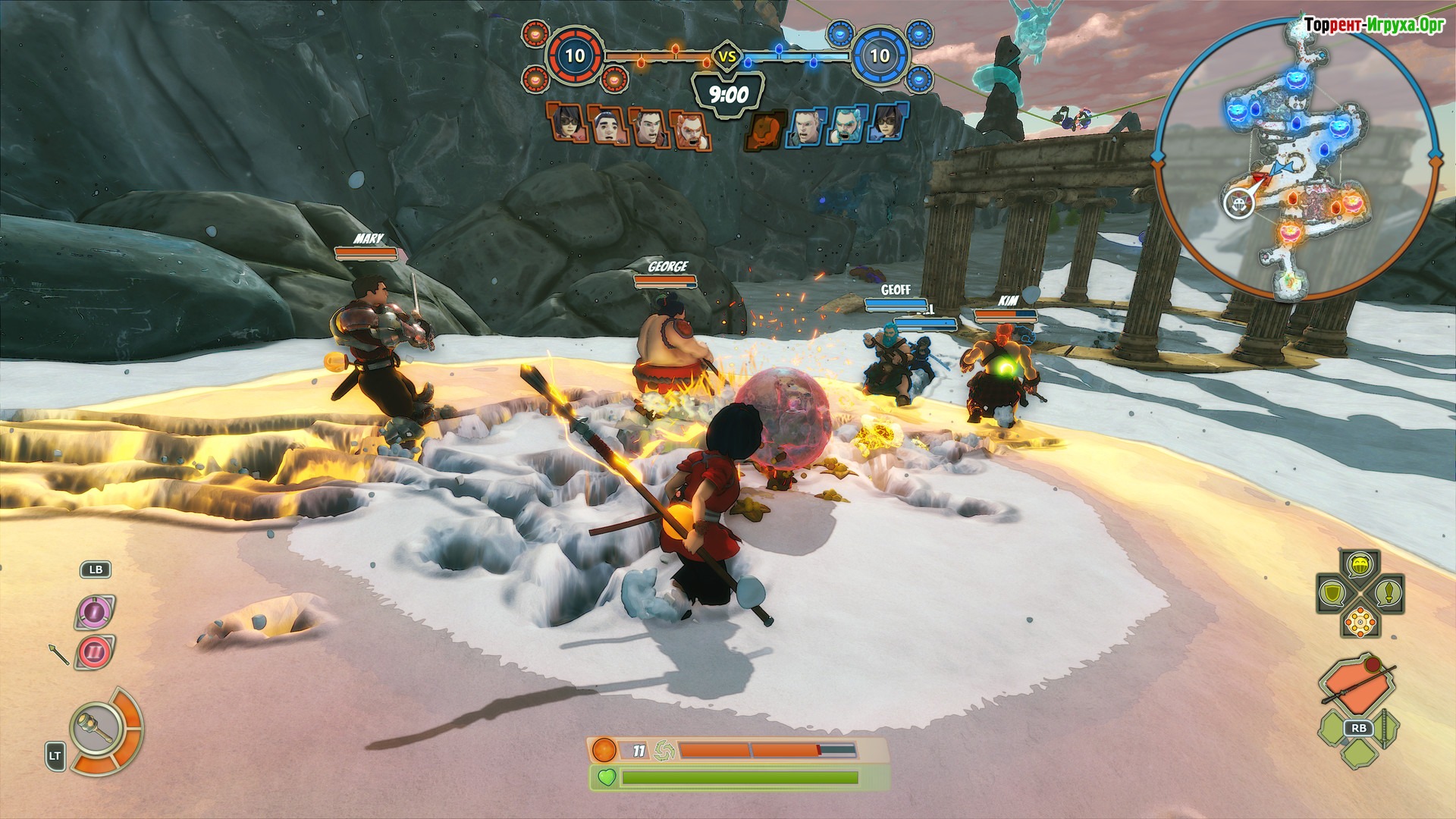
Task: Select the red ability II icon
Action: [x=95, y=652]
